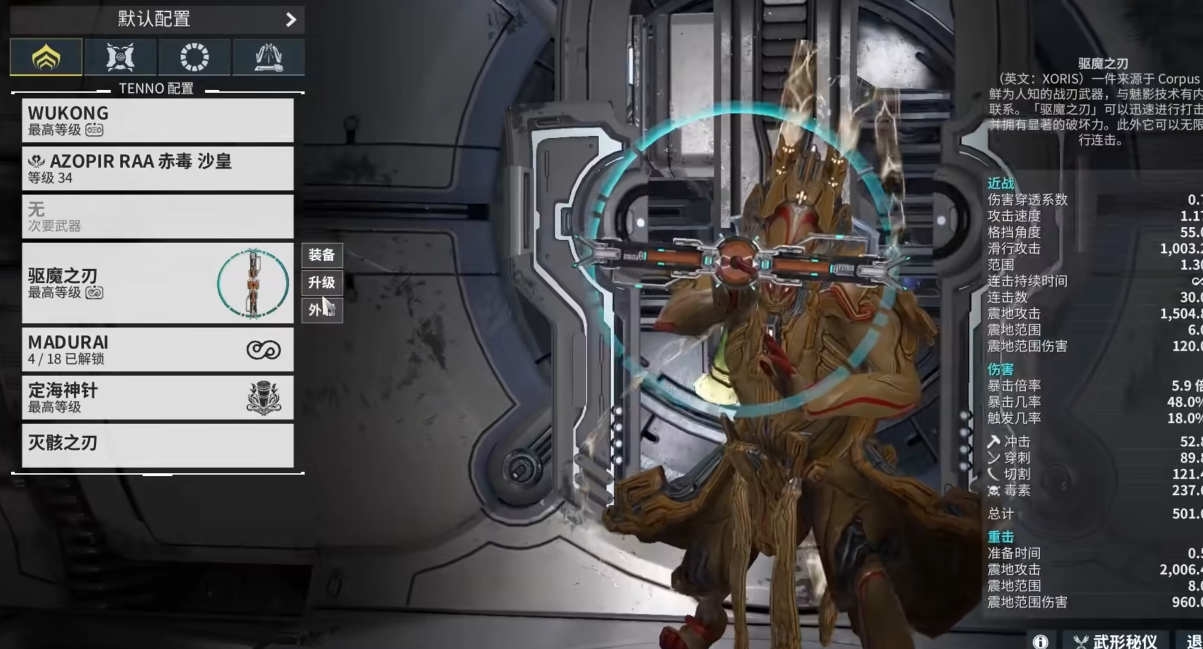Switch to the companion loadout tab
The image size is (1203, 649).
pyautogui.click(x=120, y=58)
